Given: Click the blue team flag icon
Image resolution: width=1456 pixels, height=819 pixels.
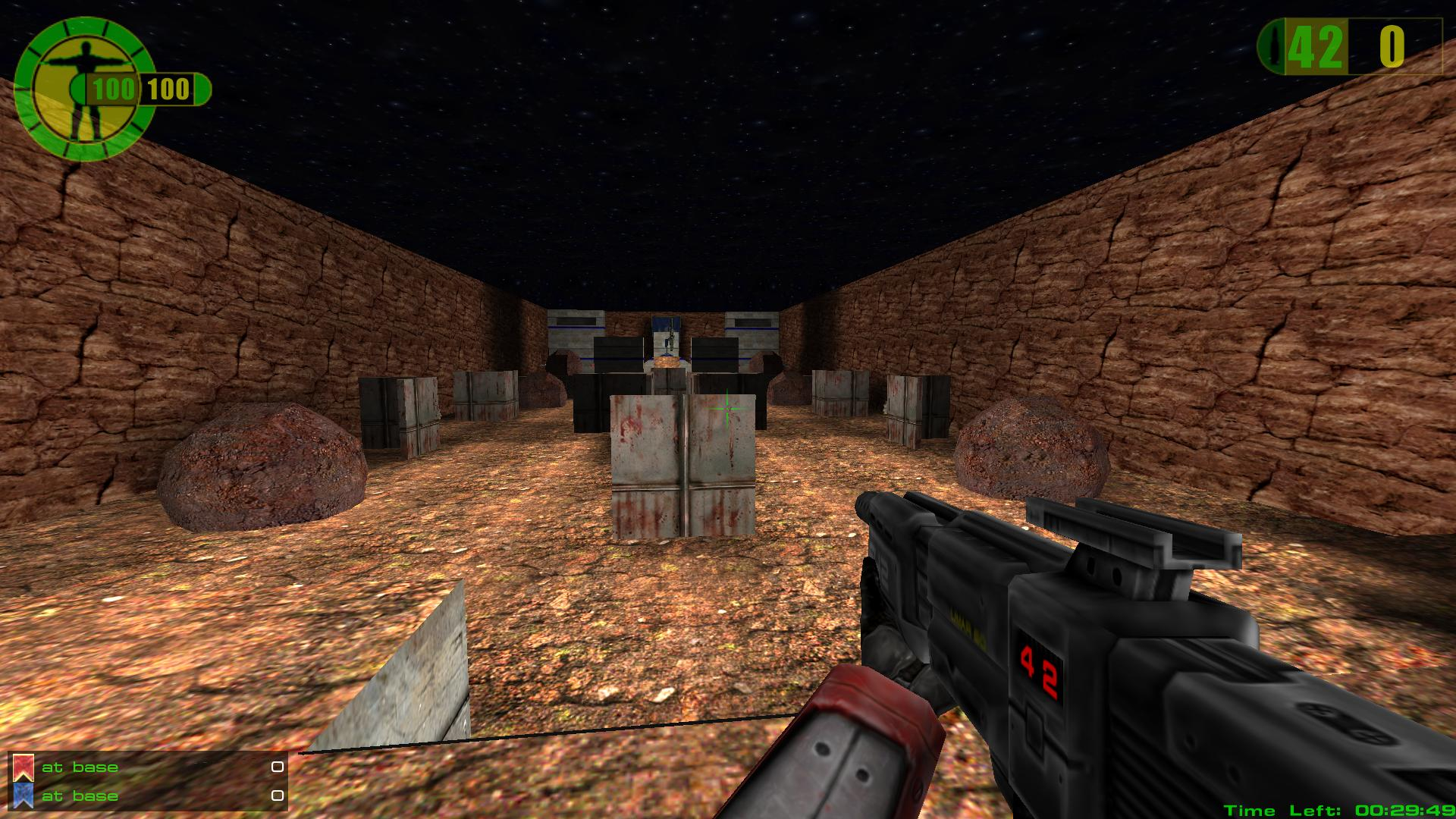Looking at the screenshot, I should [x=23, y=795].
